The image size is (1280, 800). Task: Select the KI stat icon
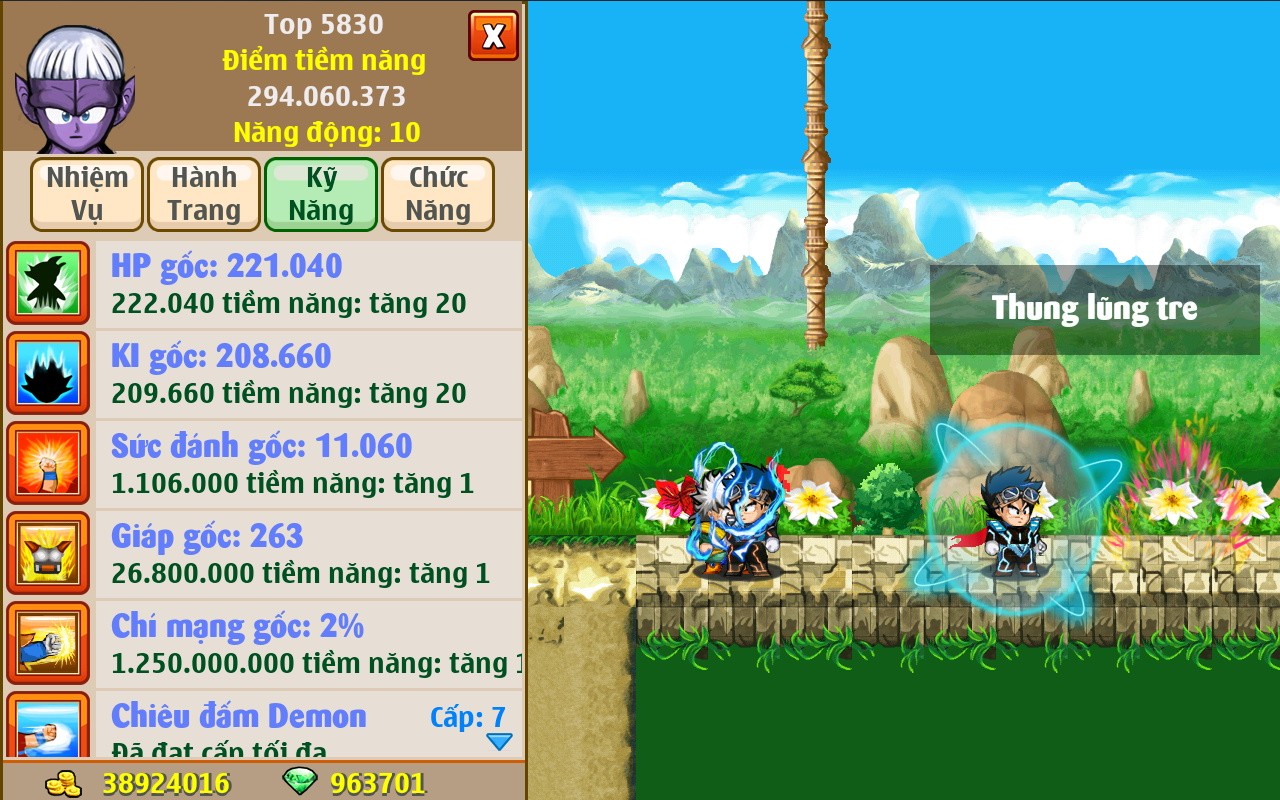(48, 373)
